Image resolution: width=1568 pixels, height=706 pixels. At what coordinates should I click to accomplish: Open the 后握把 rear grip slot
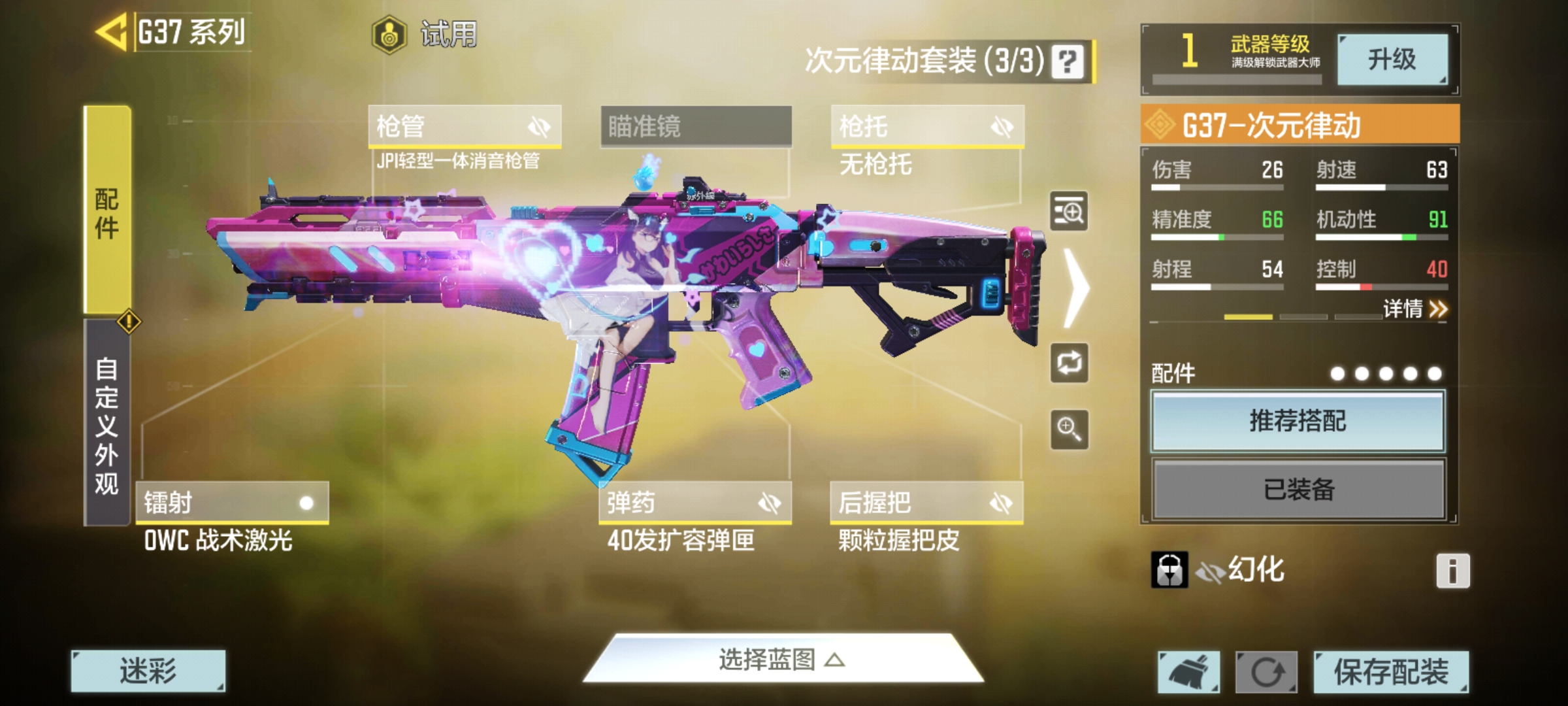926,503
